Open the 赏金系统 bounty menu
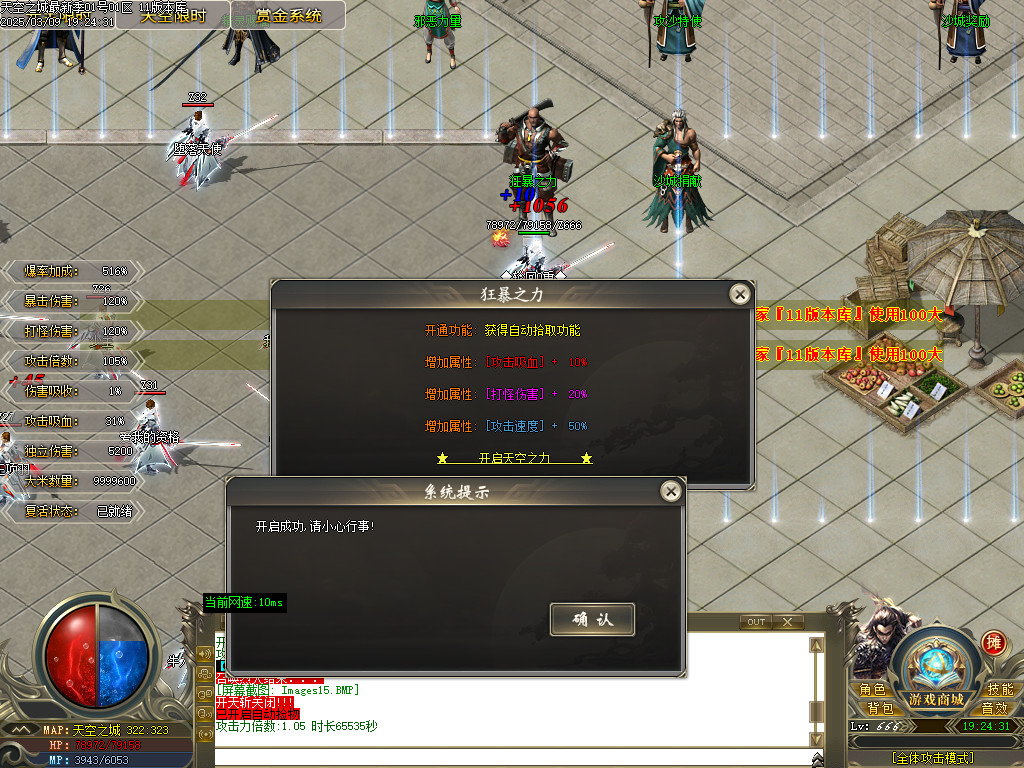1024x768 pixels. (x=289, y=16)
